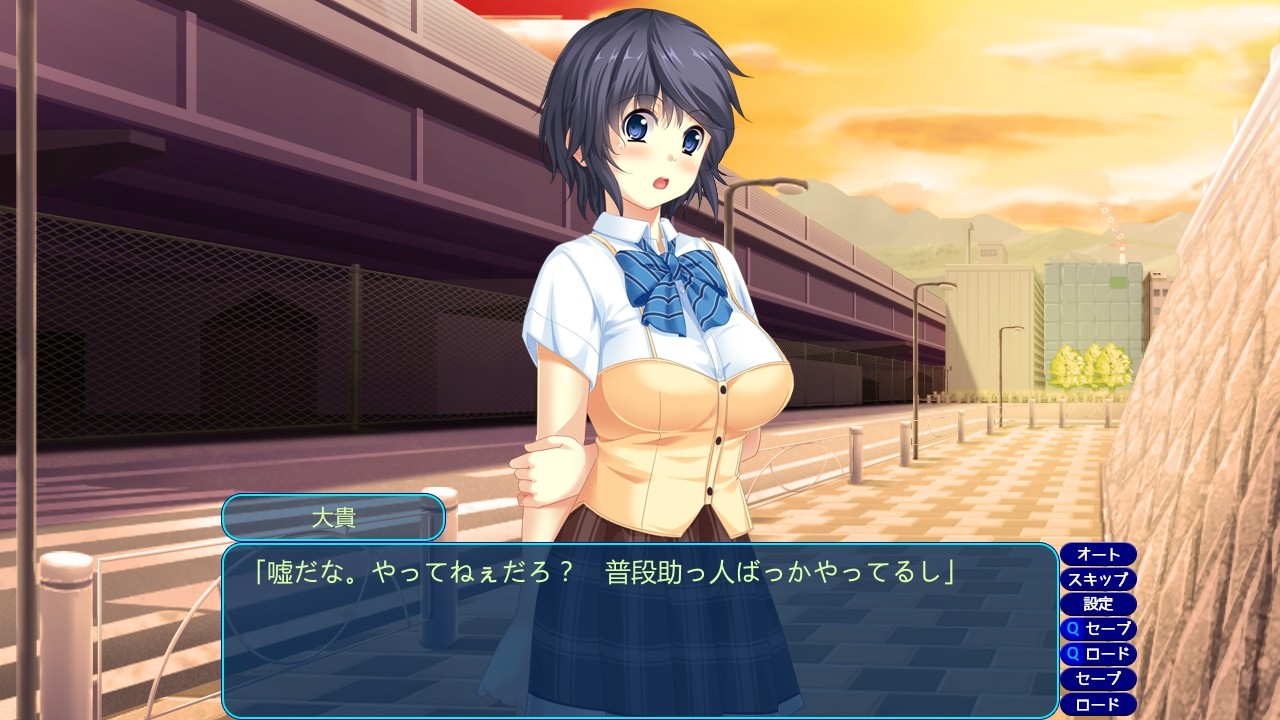Quick save with the Q セーブ button
Image resolution: width=1280 pixels, height=720 pixels.
coord(1098,629)
